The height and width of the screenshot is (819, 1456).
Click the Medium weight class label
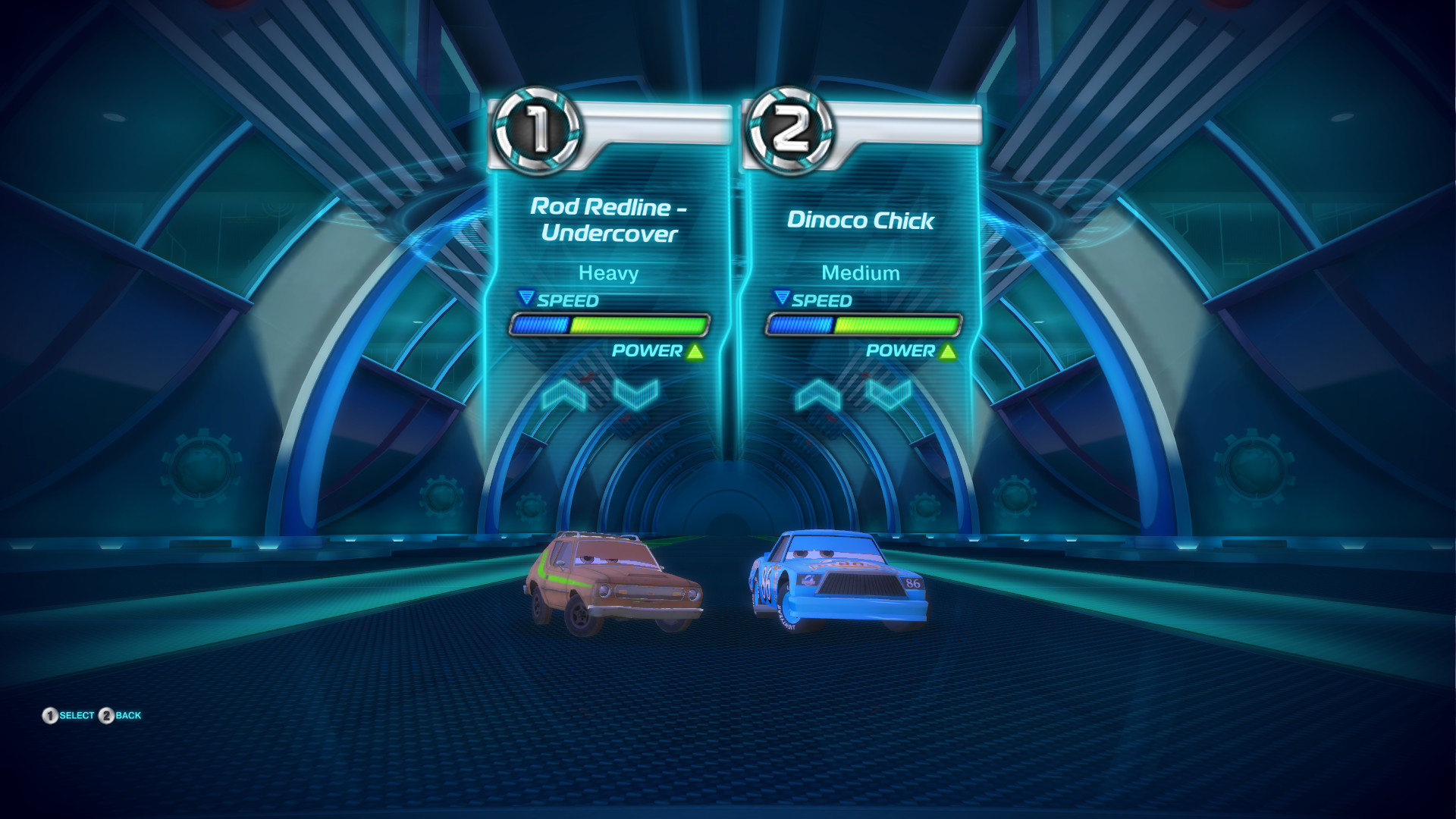[x=861, y=273]
